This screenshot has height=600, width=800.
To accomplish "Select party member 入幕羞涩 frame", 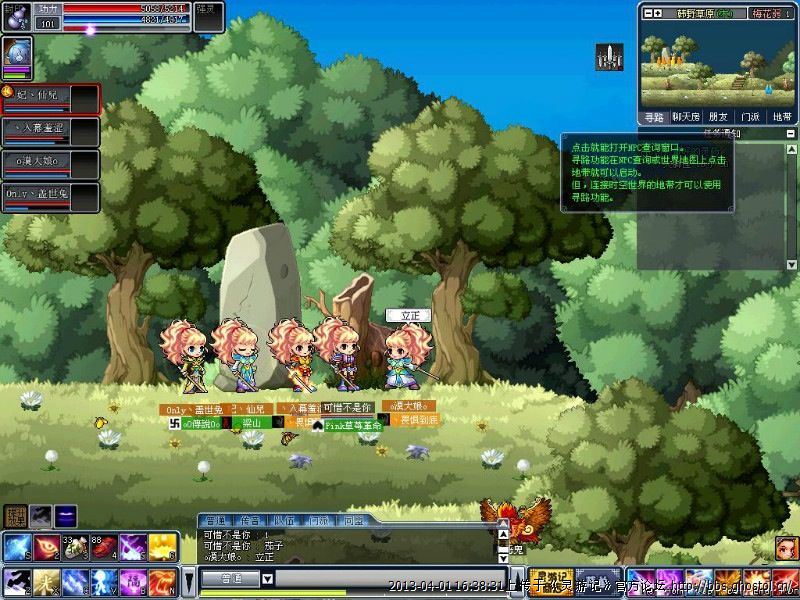I will tap(50, 129).
